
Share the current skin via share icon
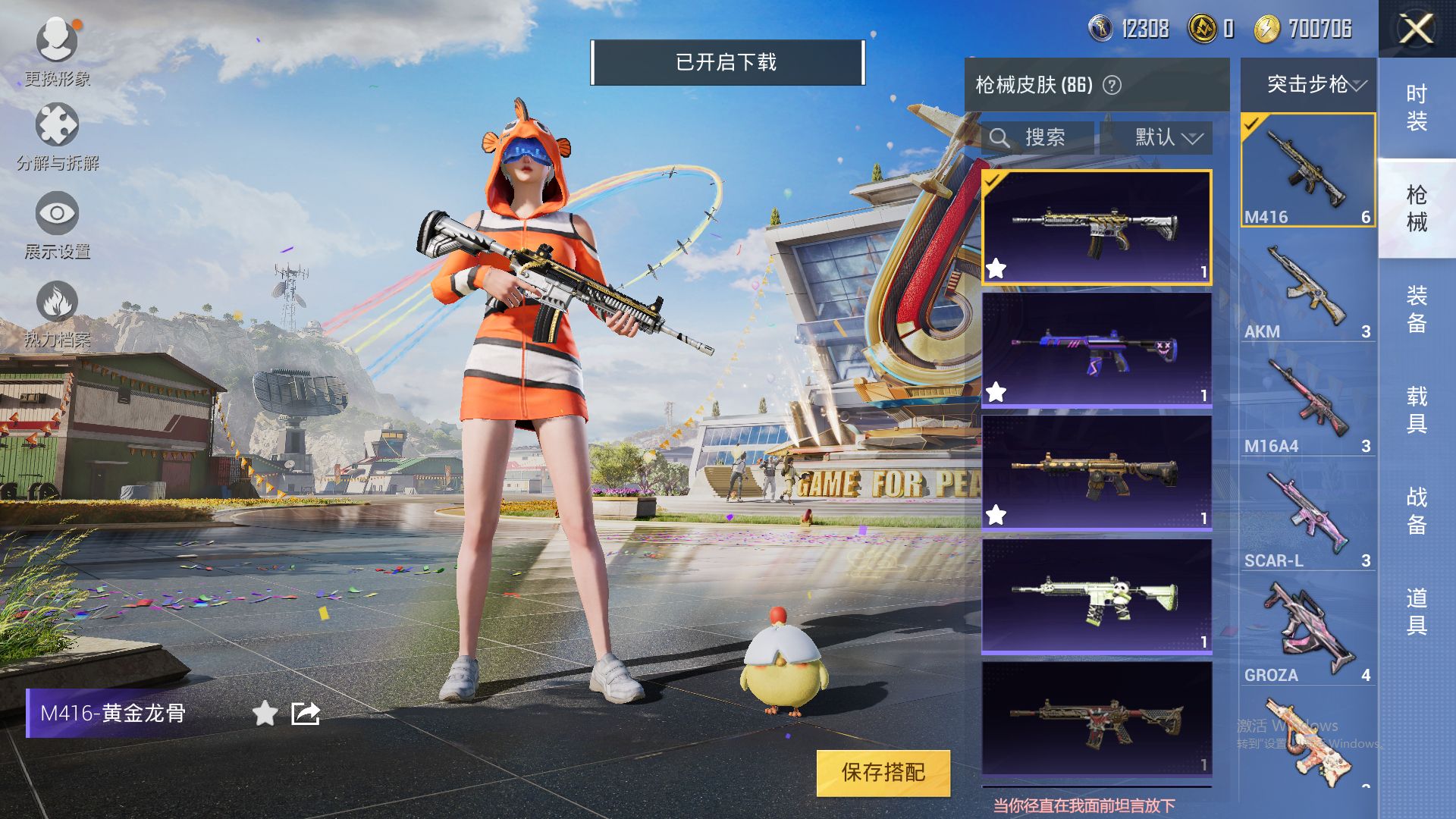306,714
